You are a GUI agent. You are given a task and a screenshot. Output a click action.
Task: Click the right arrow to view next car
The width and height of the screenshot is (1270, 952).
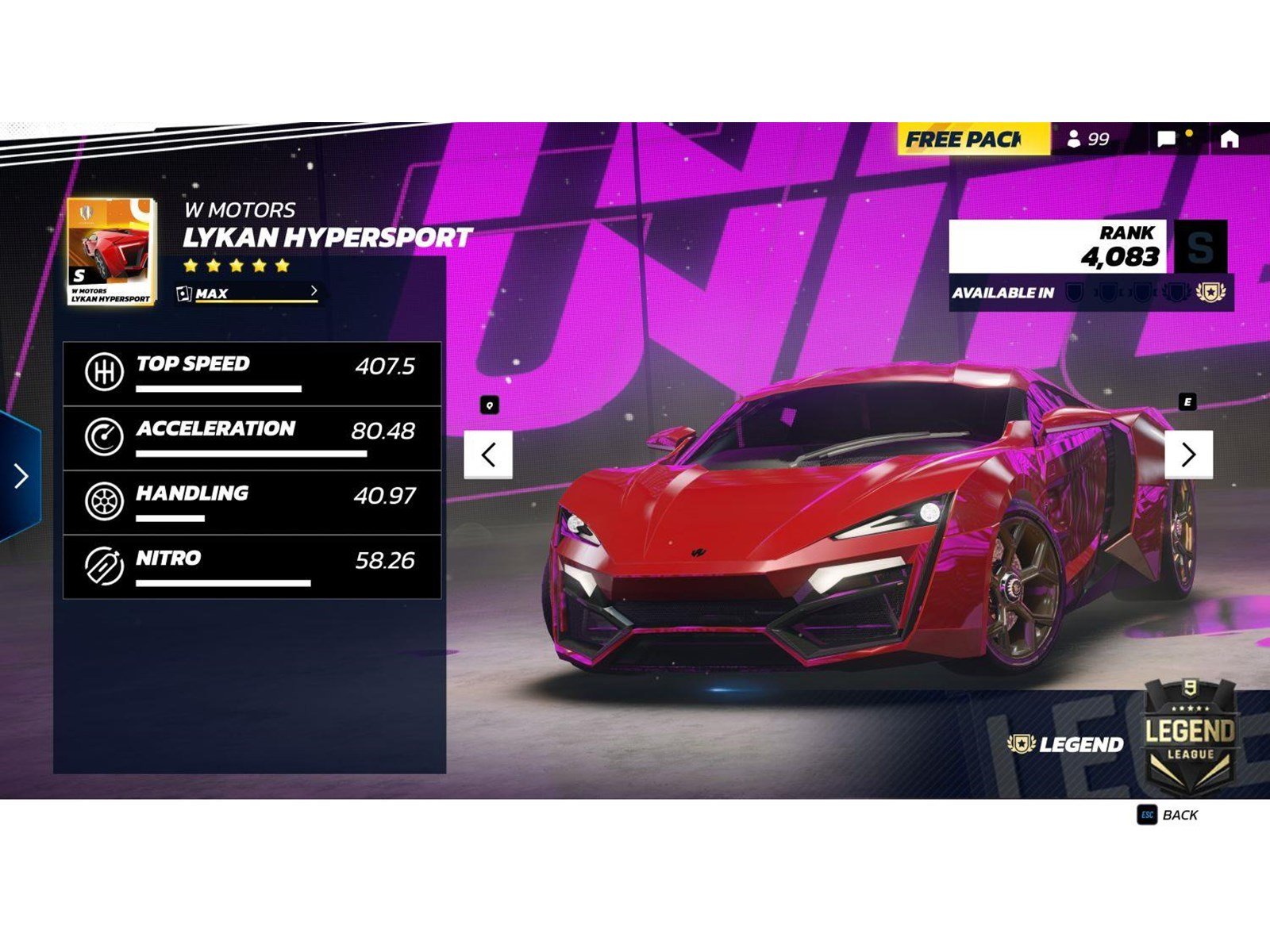(x=1189, y=454)
